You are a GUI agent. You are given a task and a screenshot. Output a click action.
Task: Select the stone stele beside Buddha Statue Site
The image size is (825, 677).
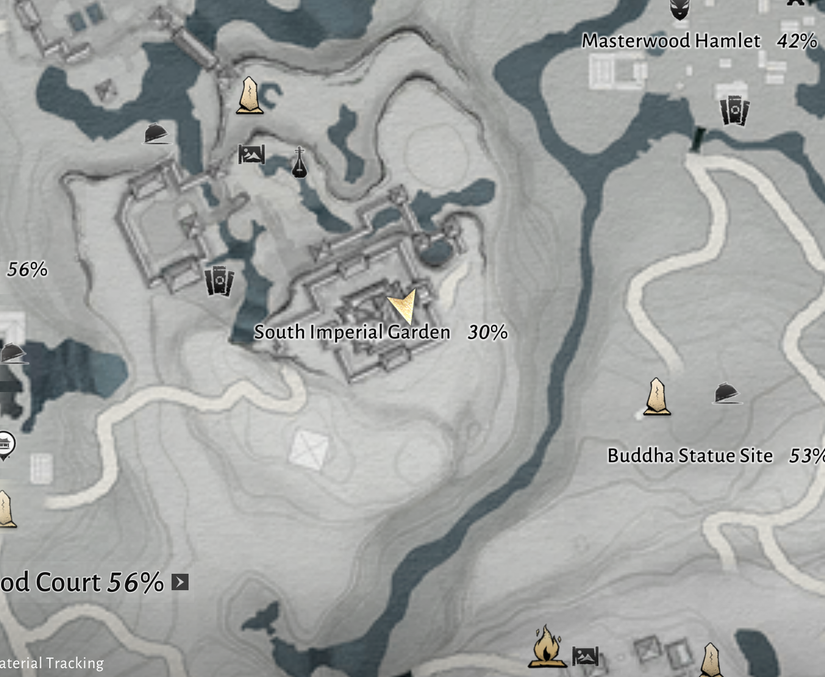tap(656, 396)
